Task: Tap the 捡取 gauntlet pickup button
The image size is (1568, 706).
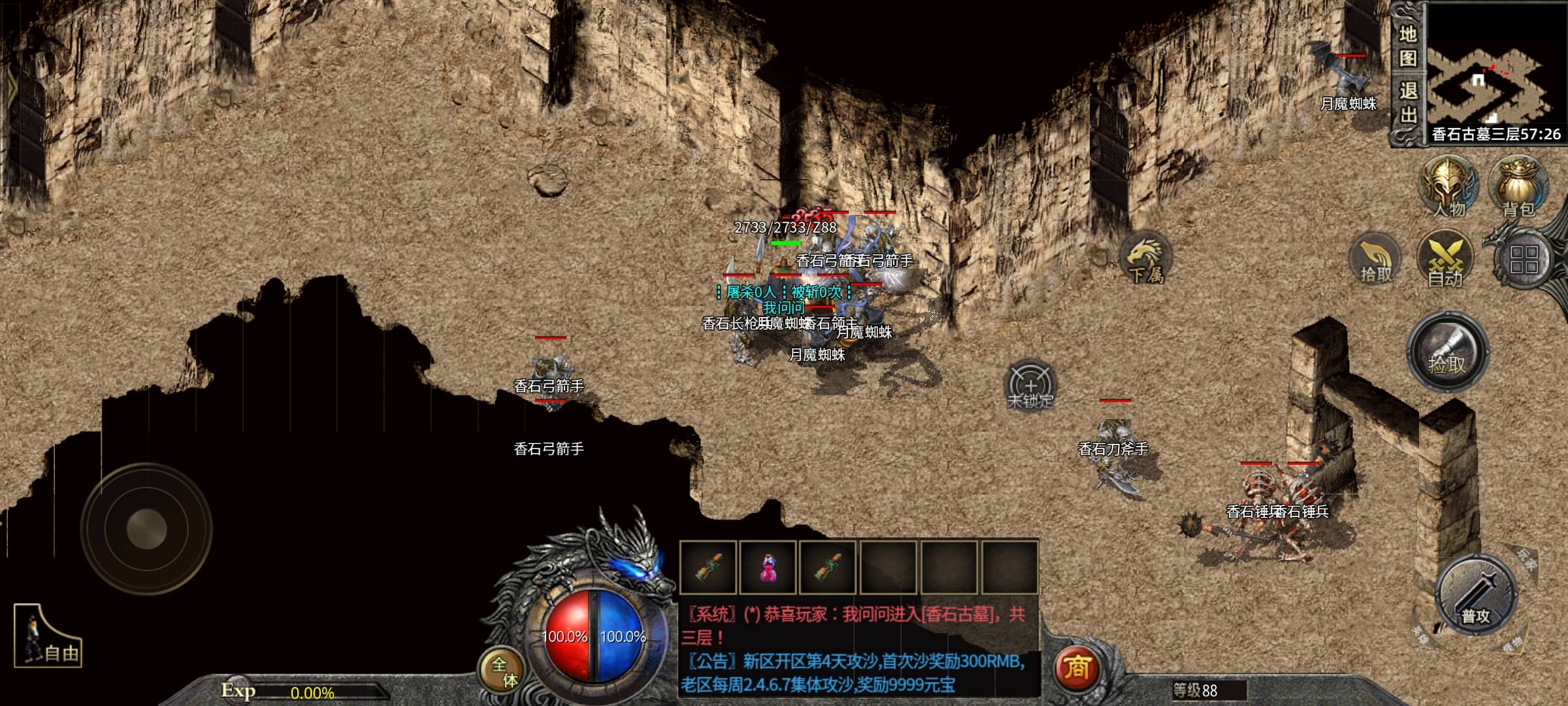Action: point(1448,353)
